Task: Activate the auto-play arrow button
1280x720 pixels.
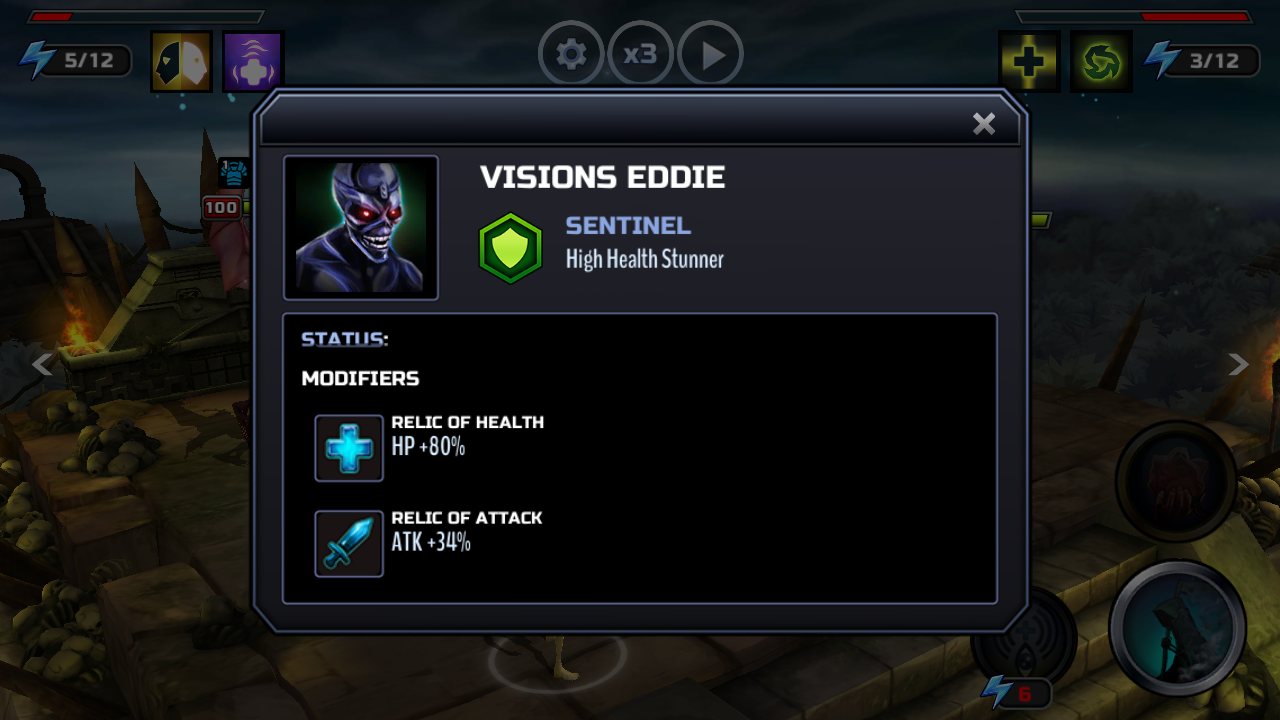Action: point(711,54)
